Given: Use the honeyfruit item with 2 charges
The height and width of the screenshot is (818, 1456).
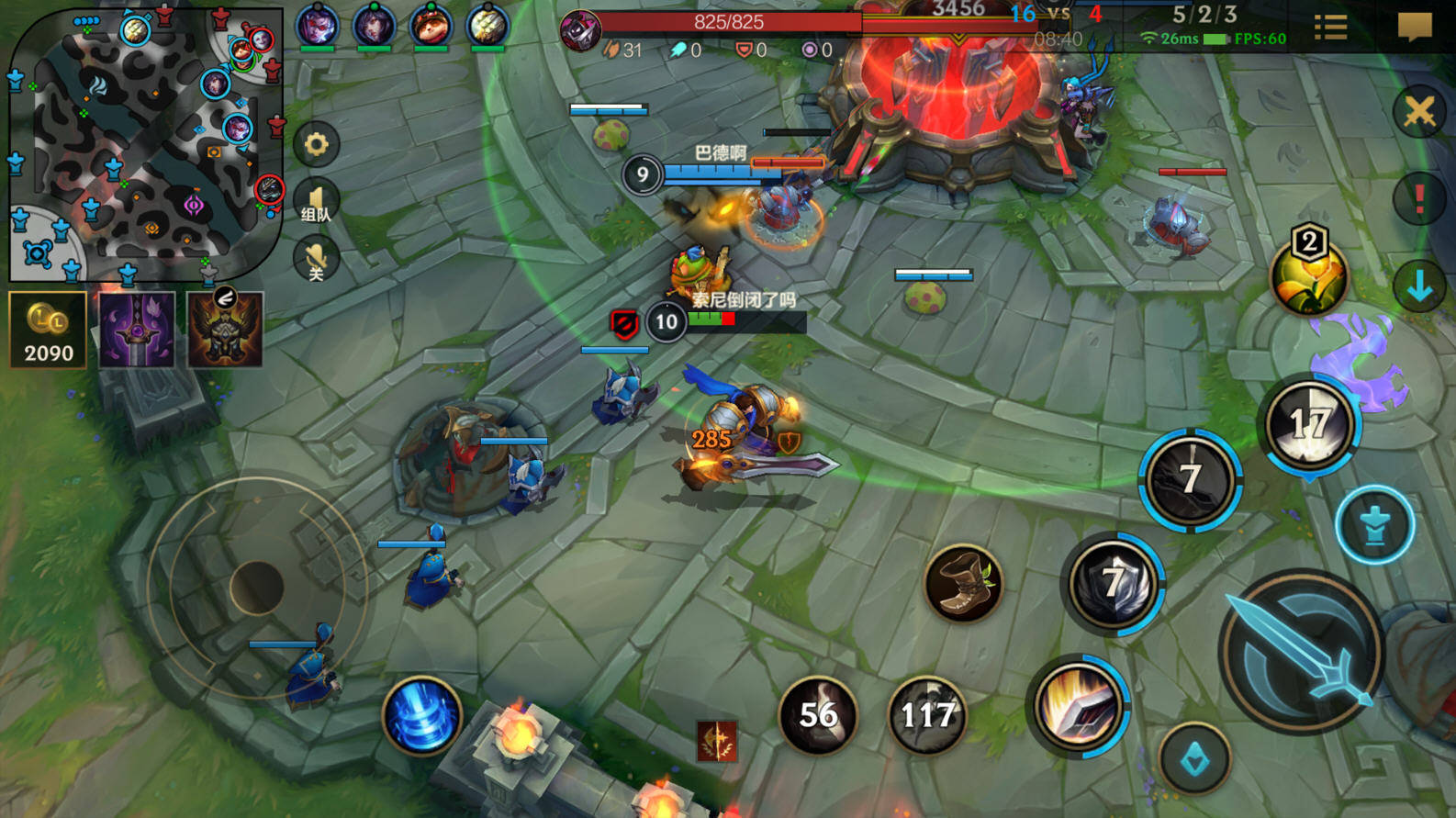Looking at the screenshot, I should 1309,275.
